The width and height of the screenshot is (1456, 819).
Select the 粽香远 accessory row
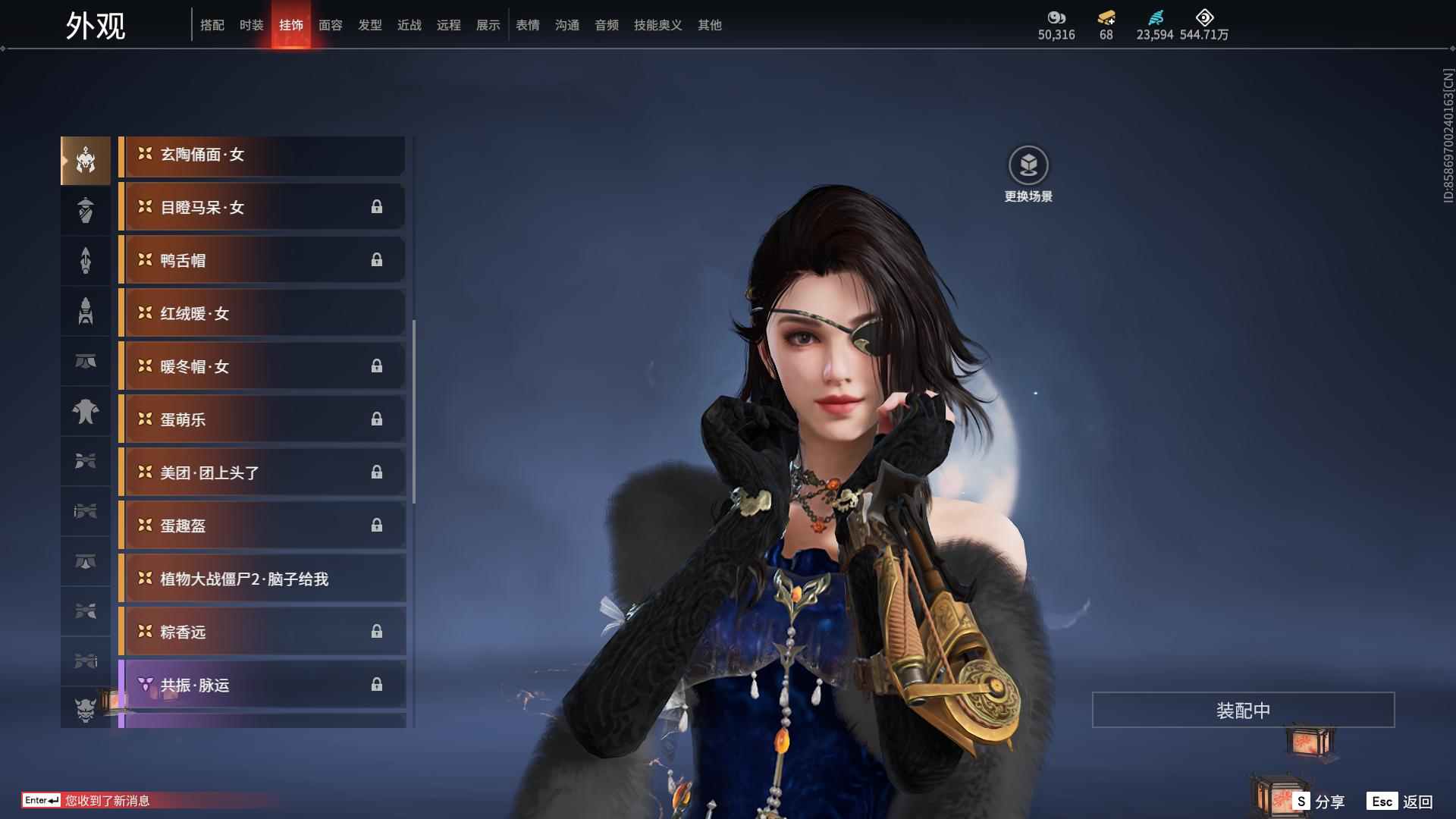coord(262,632)
